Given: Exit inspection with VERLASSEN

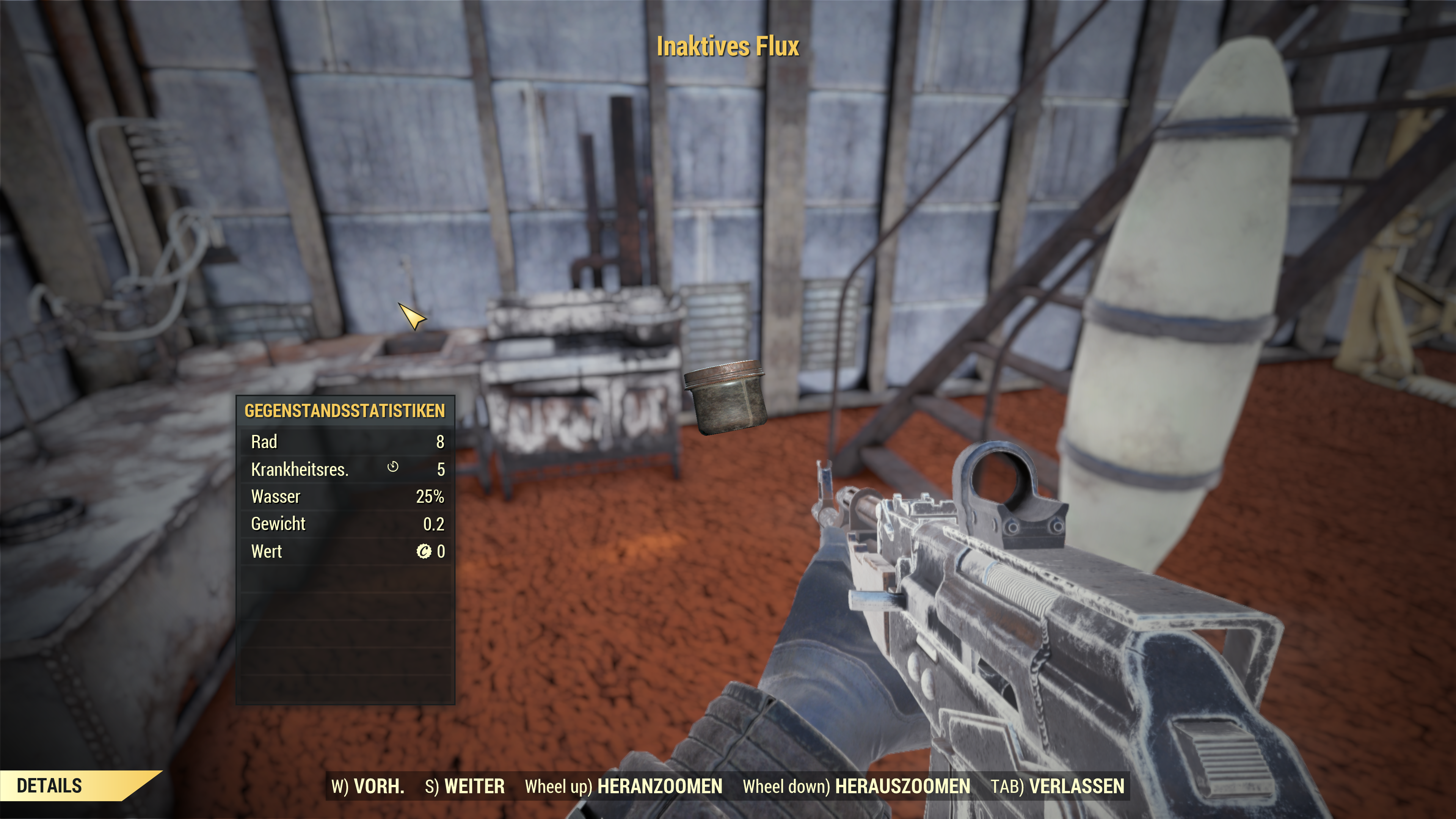Looking at the screenshot, I should tap(1057, 786).
